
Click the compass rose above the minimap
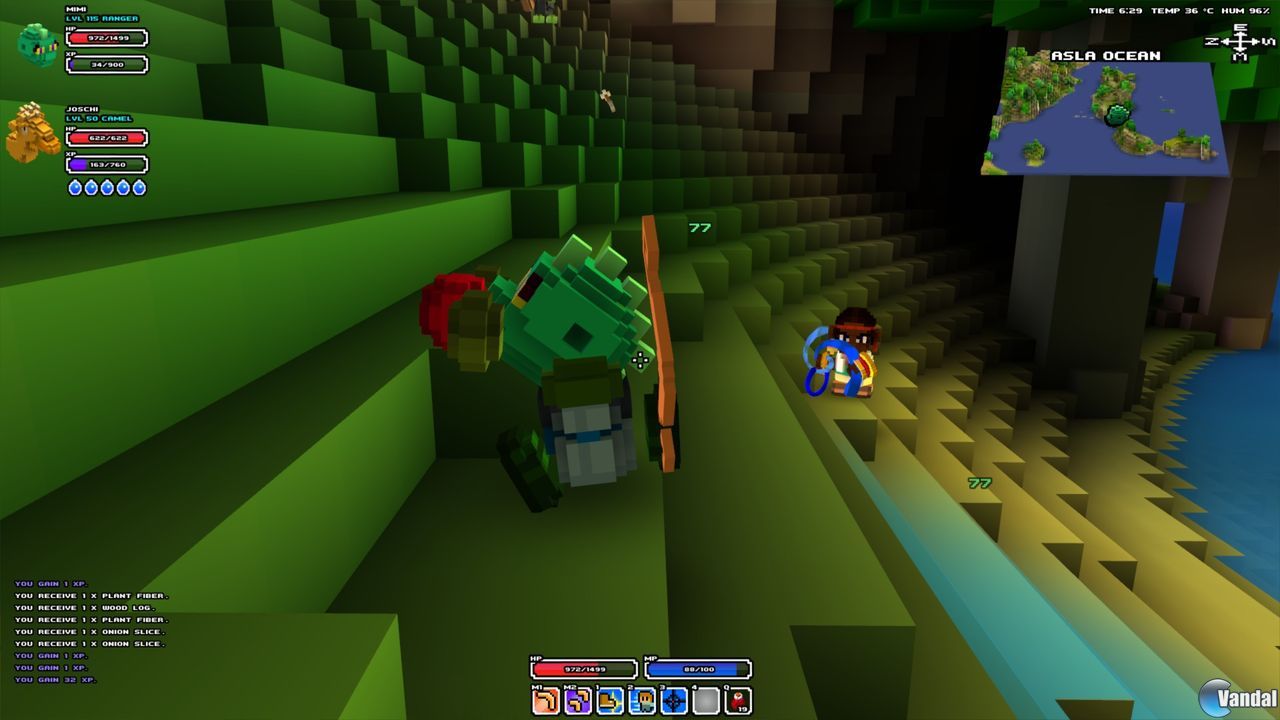pyautogui.click(x=1241, y=42)
